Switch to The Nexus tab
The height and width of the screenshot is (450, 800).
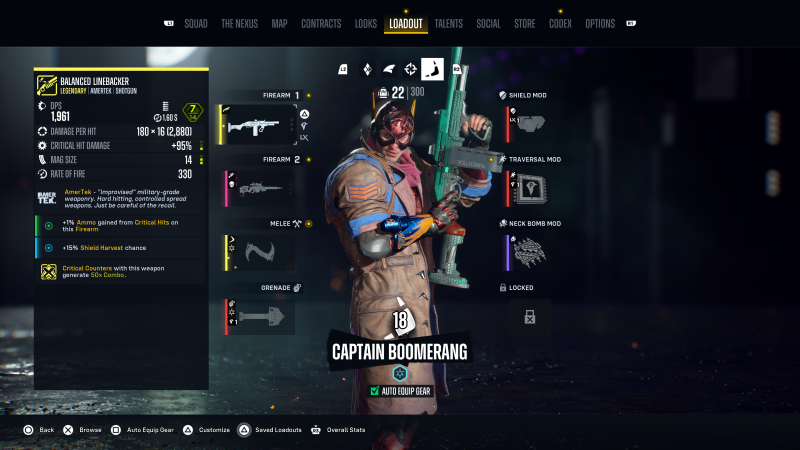(240, 23)
